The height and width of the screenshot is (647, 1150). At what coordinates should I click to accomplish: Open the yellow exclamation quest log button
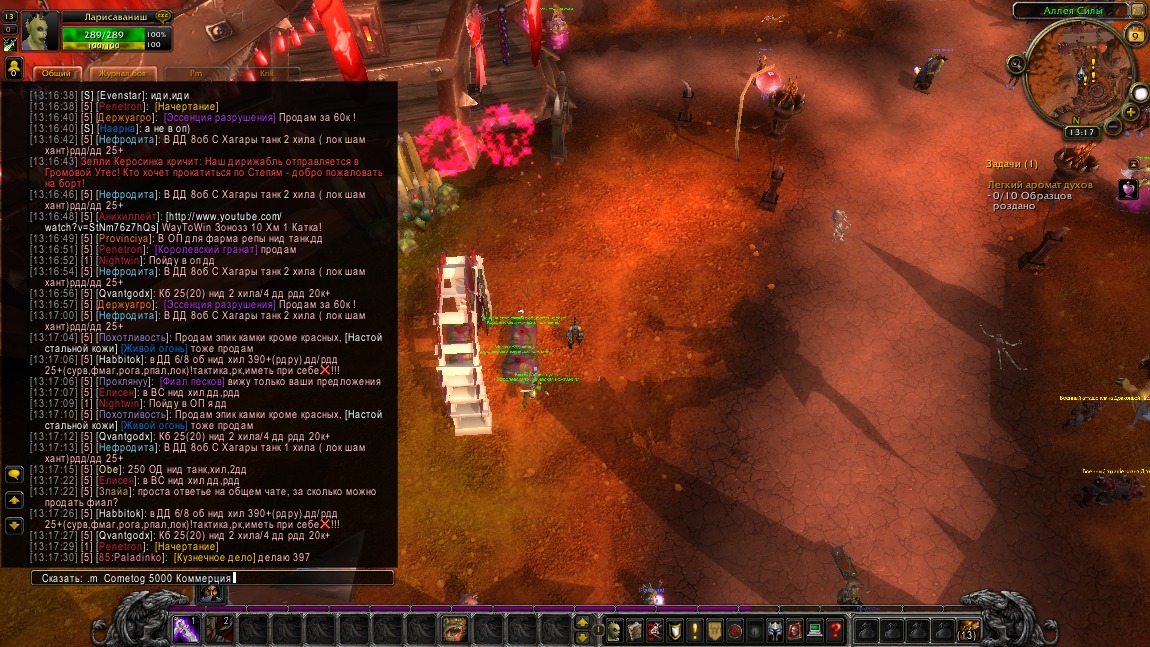(694, 631)
